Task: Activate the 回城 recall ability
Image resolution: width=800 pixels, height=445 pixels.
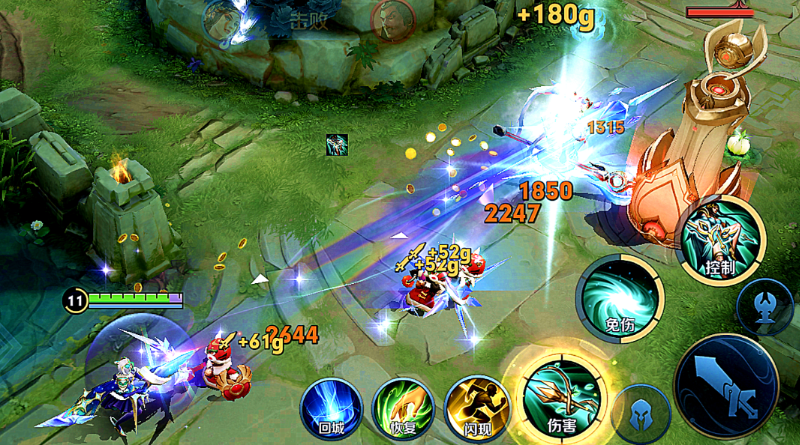Action: [330, 406]
